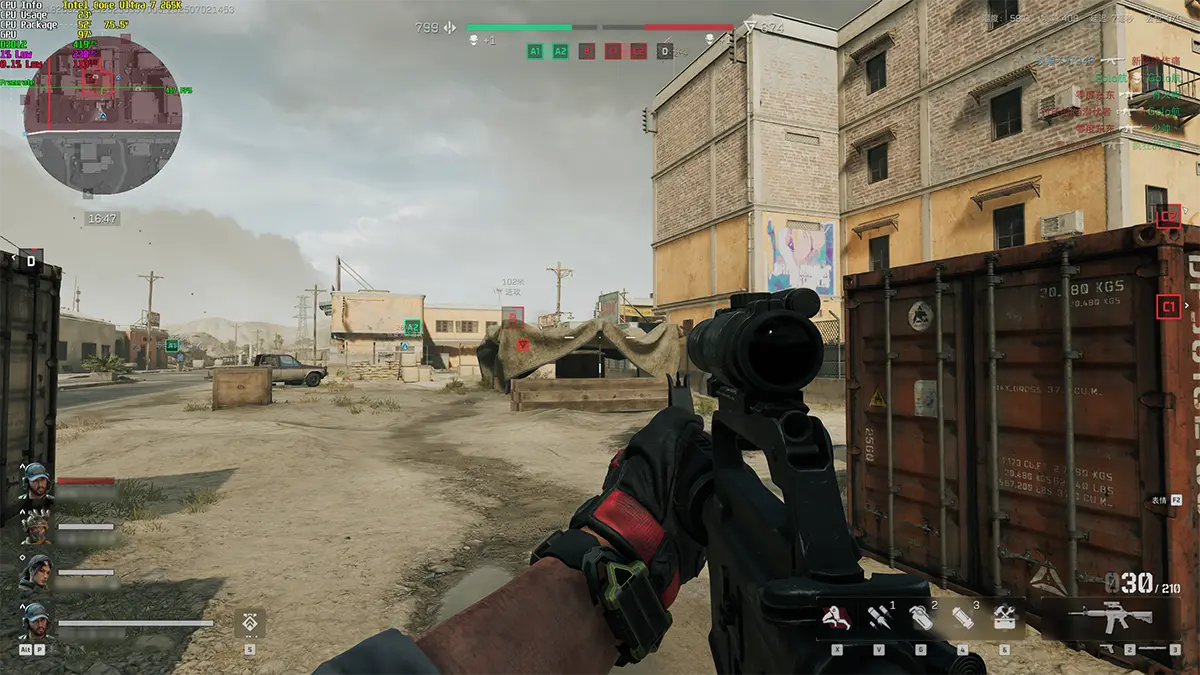The width and height of the screenshot is (1200, 675).
Task: Click the C2 objective marker on the right
Action: click(x=1168, y=216)
